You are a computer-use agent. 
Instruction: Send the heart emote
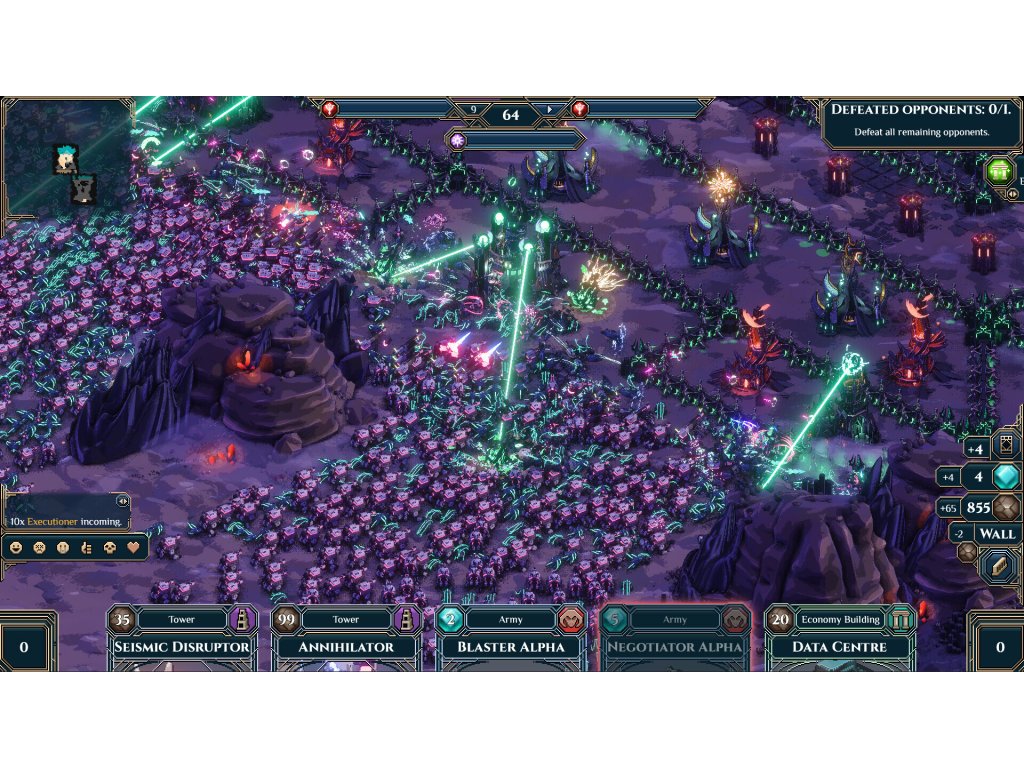(133, 548)
